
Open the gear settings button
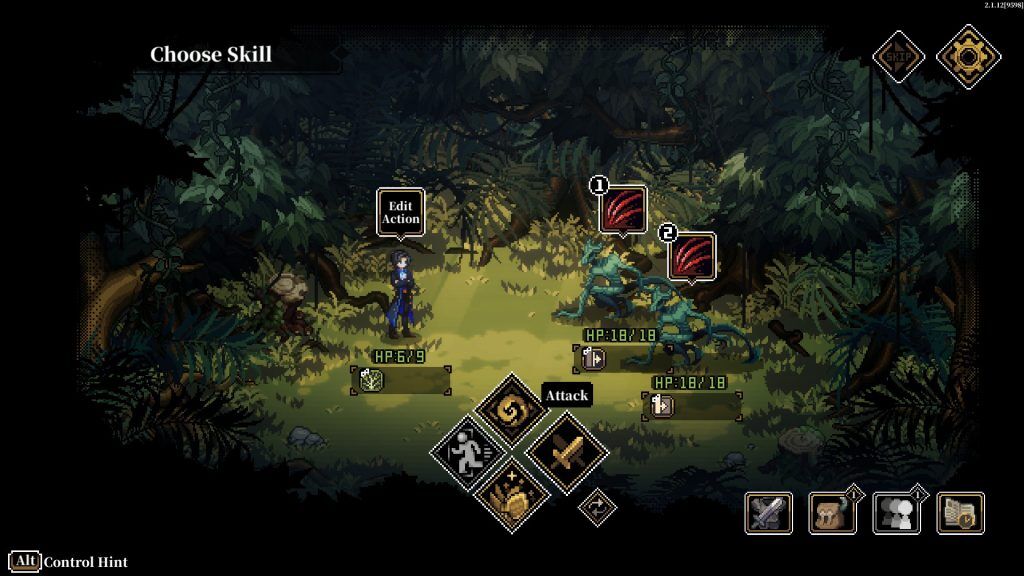(x=968, y=56)
